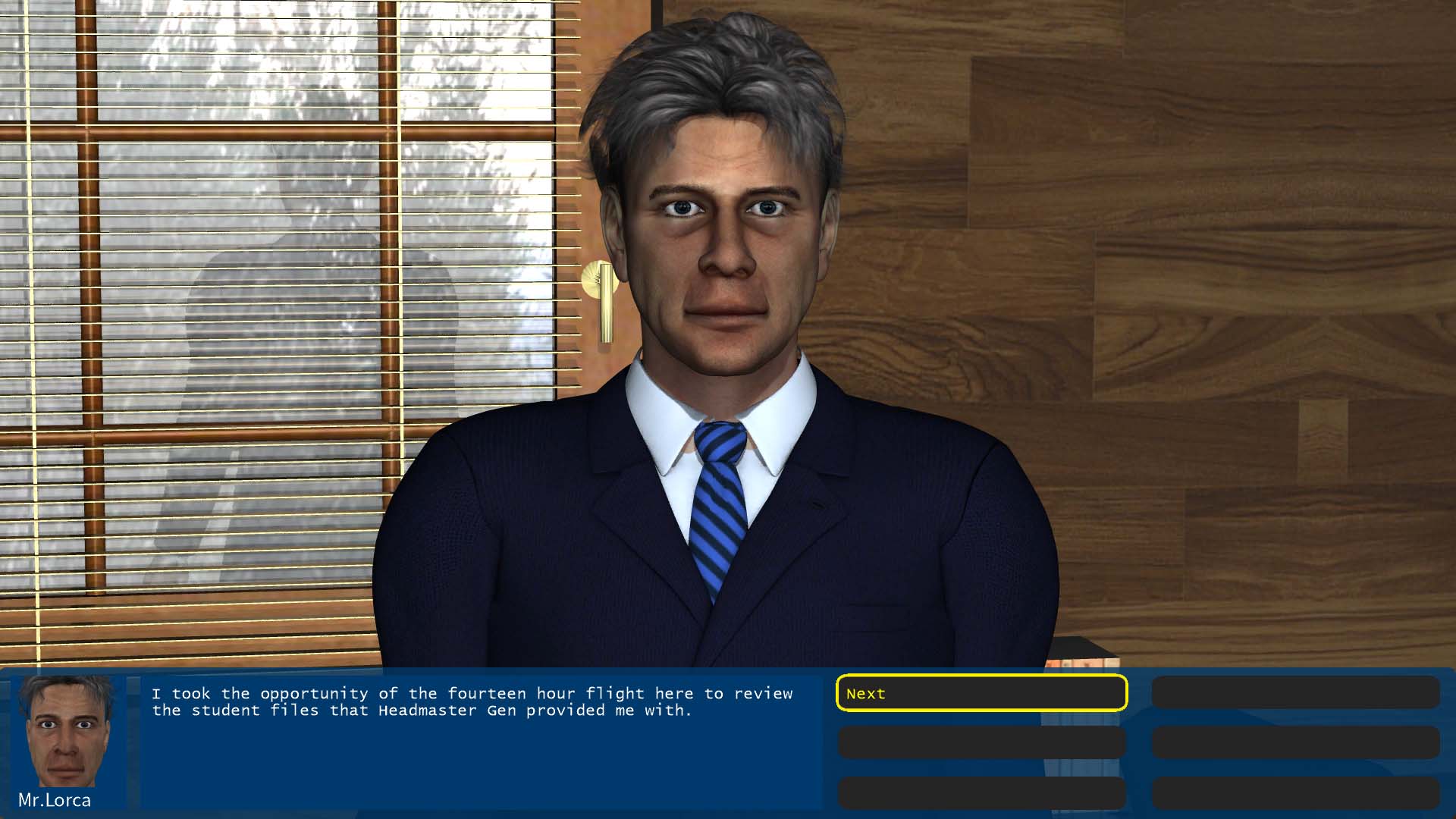Choose the Next dialogue option
The image size is (1456, 819).
[x=981, y=693]
